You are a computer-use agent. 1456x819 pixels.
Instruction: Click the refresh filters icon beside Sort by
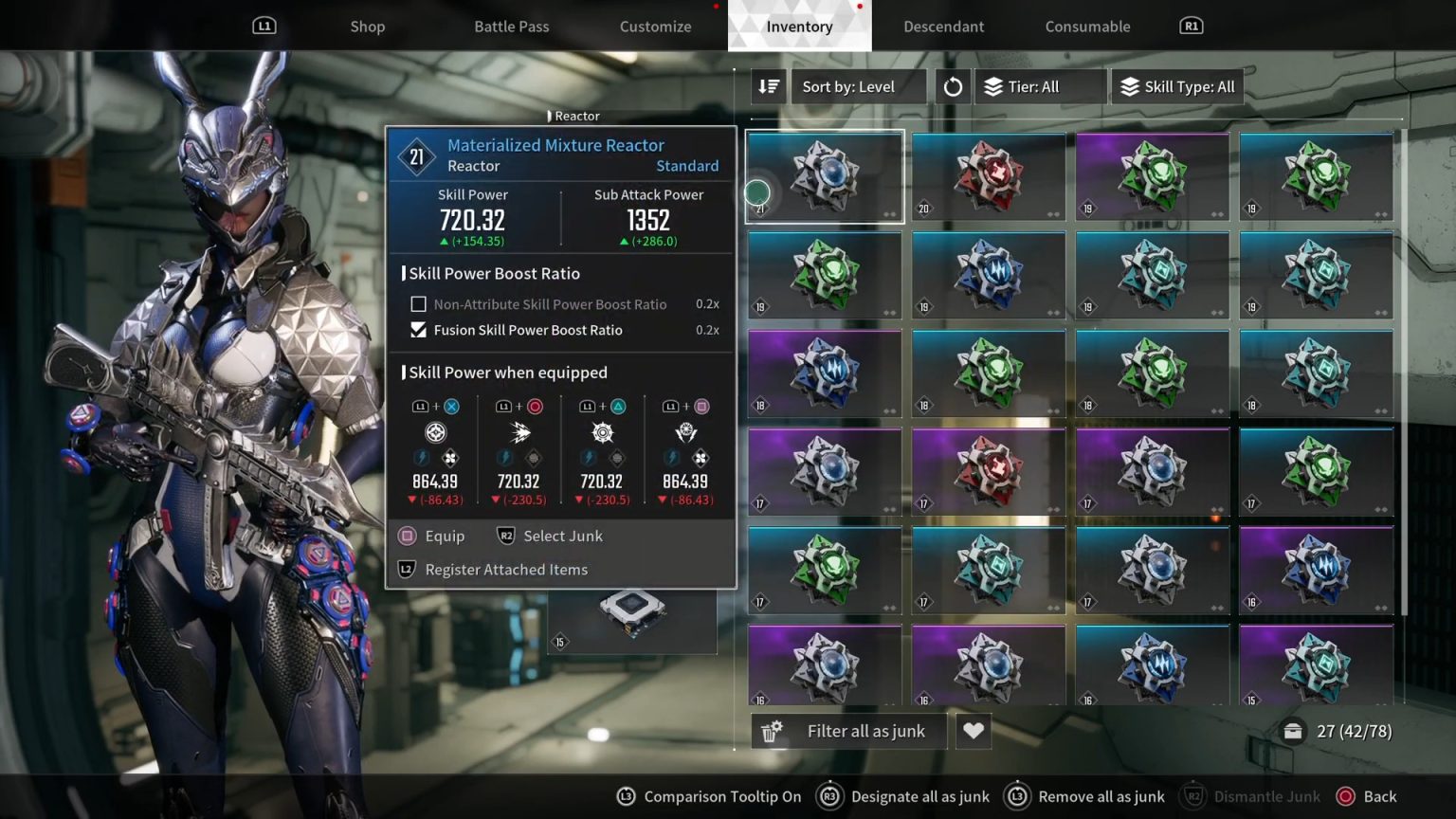coord(953,86)
